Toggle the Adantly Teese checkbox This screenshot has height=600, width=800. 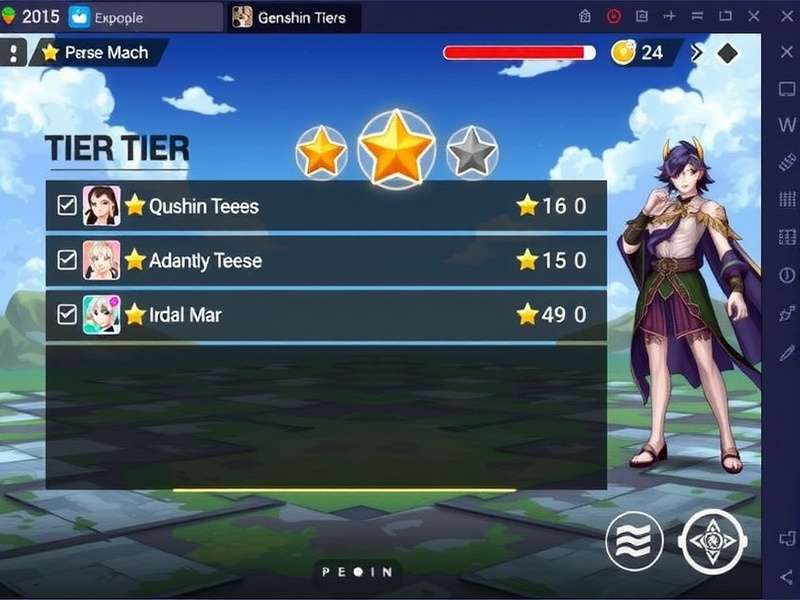67,260
